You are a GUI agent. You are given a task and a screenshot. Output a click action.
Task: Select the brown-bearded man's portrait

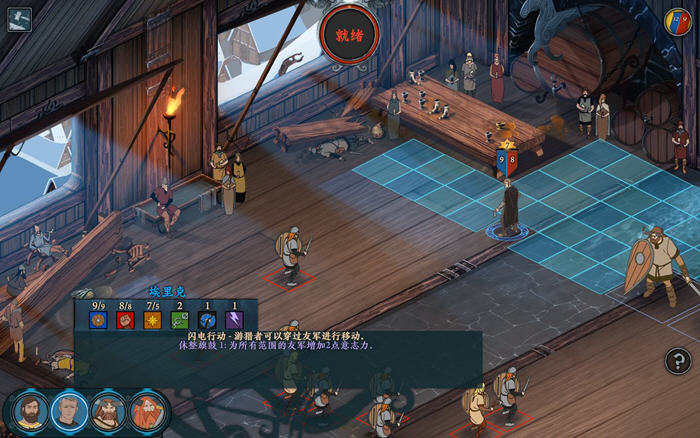[x=29, y=411]
